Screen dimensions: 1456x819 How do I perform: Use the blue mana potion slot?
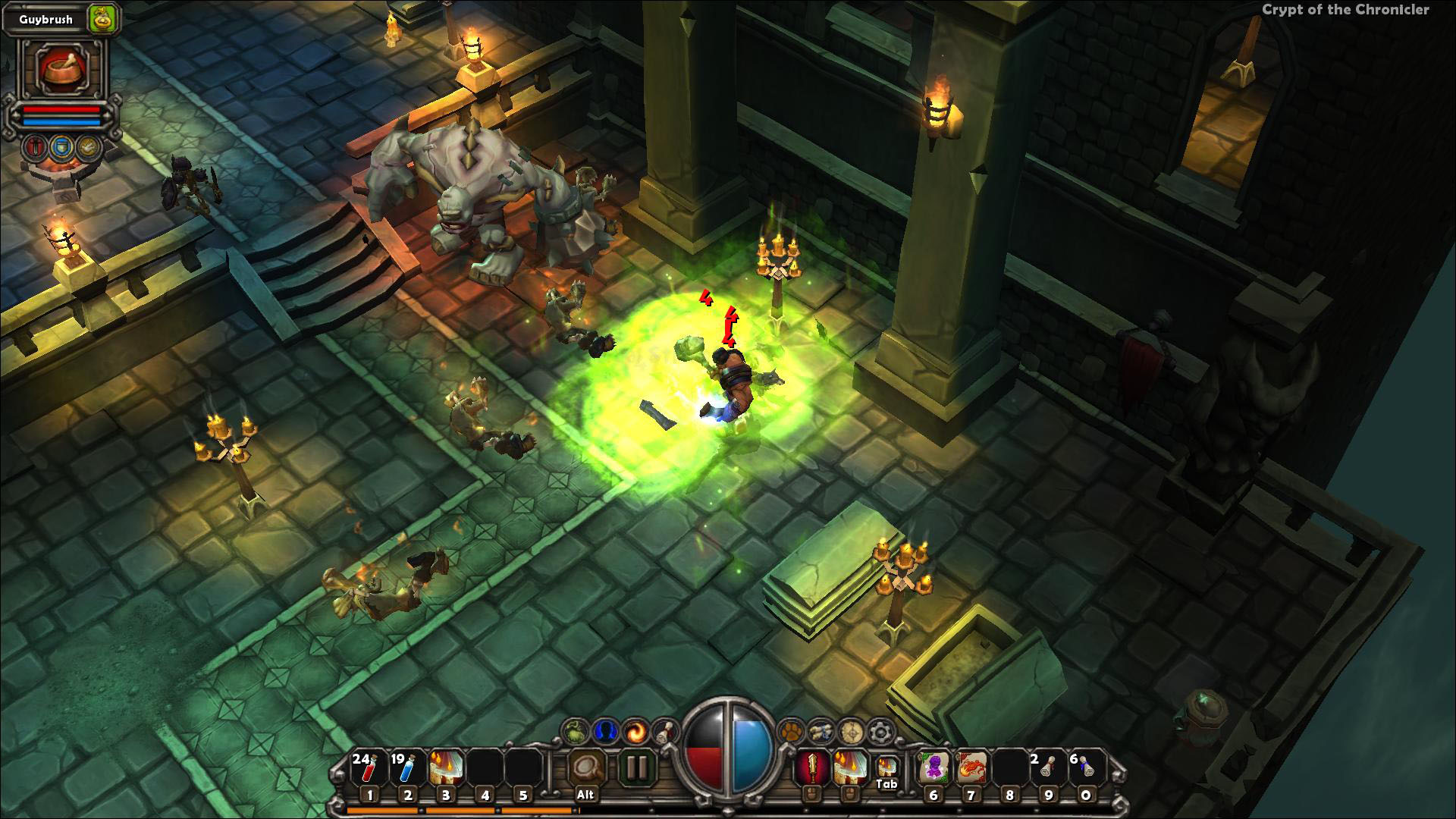[x=407, y=768]
